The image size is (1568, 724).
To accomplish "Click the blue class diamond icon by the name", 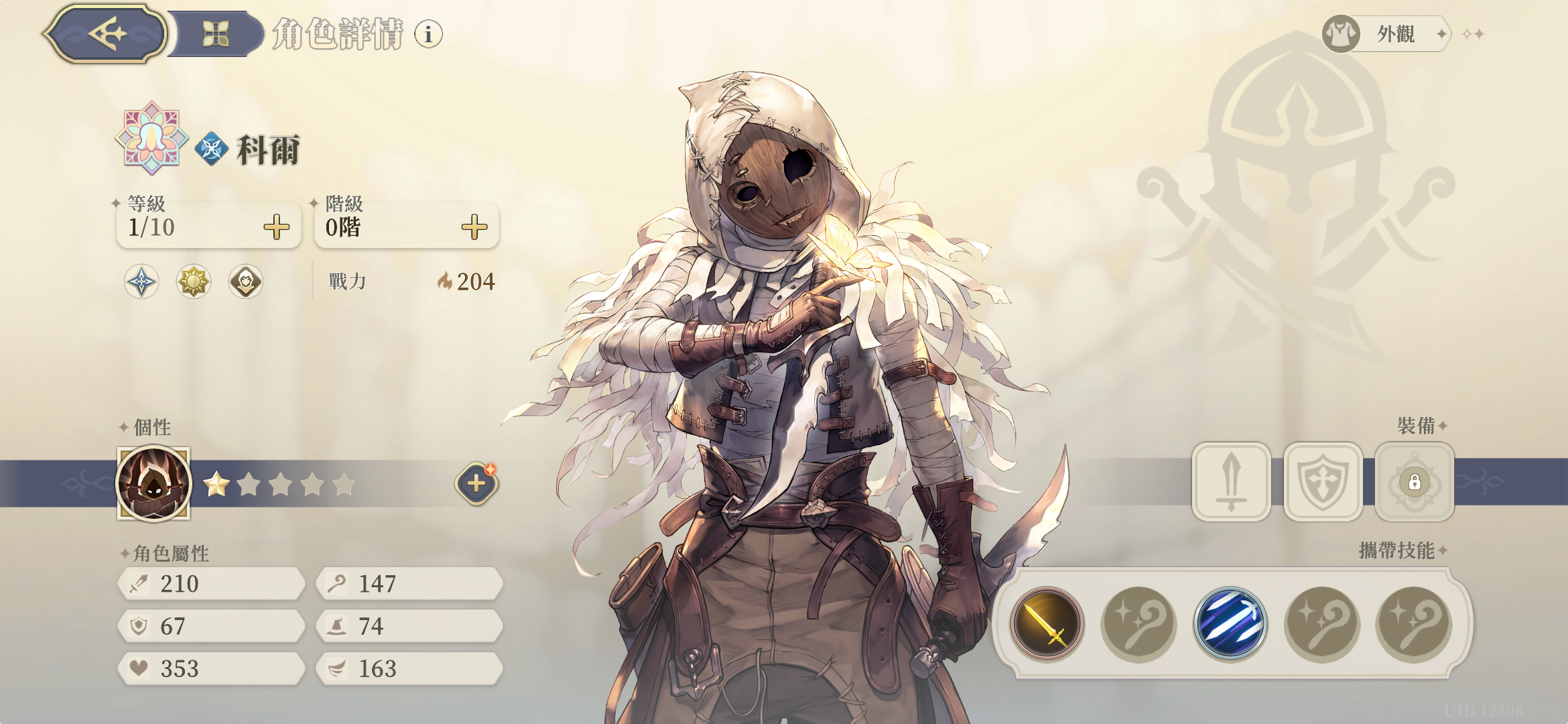I will (x=212, y=149).
